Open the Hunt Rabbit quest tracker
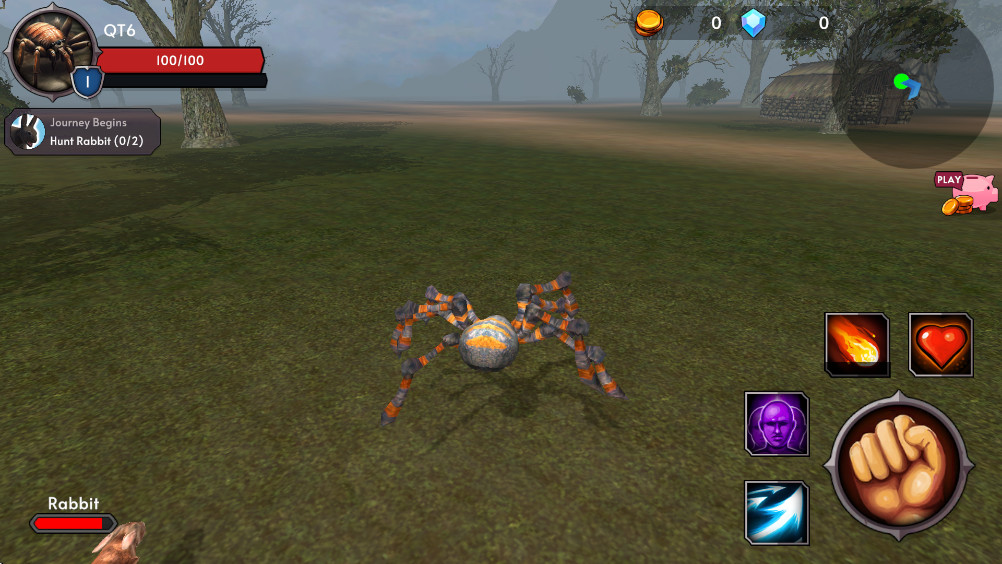The height and width of the screenshot is (564, 1002). click(x=83, y=132)
